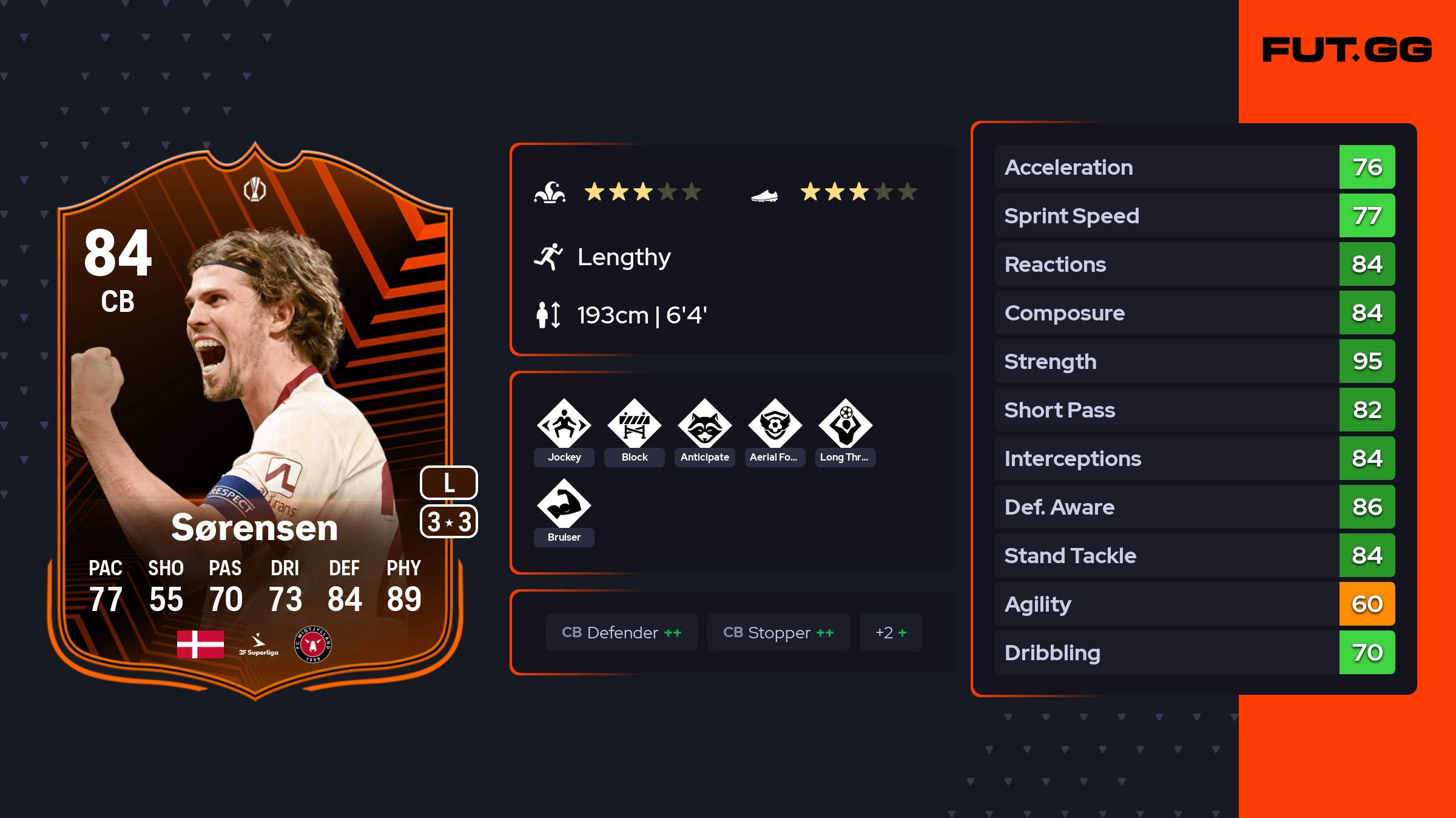Select the Anticipate raccoon playstyle icon
Image resolution: width=1456 pixels, height=818 pixels.
point(704,425)
